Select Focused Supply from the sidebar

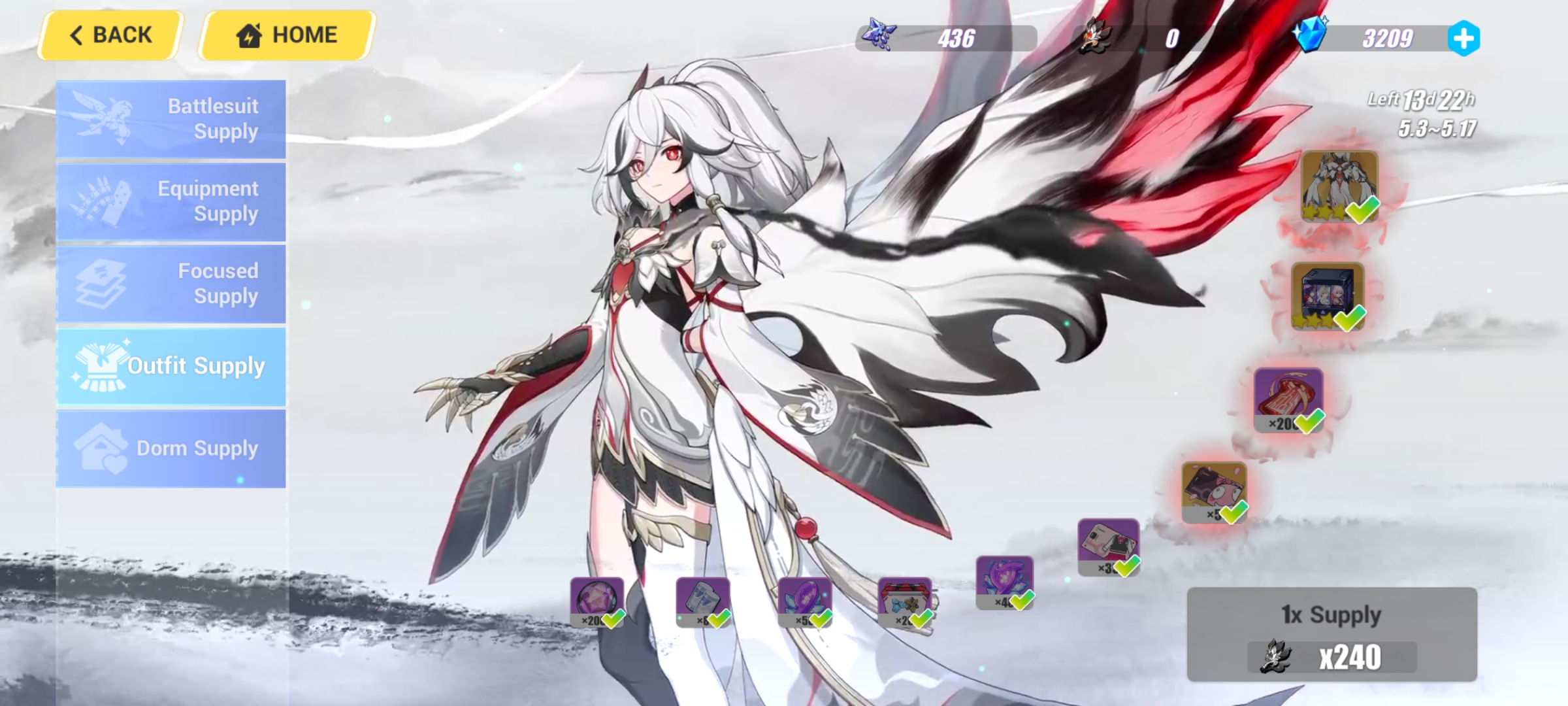pos(171,283)
